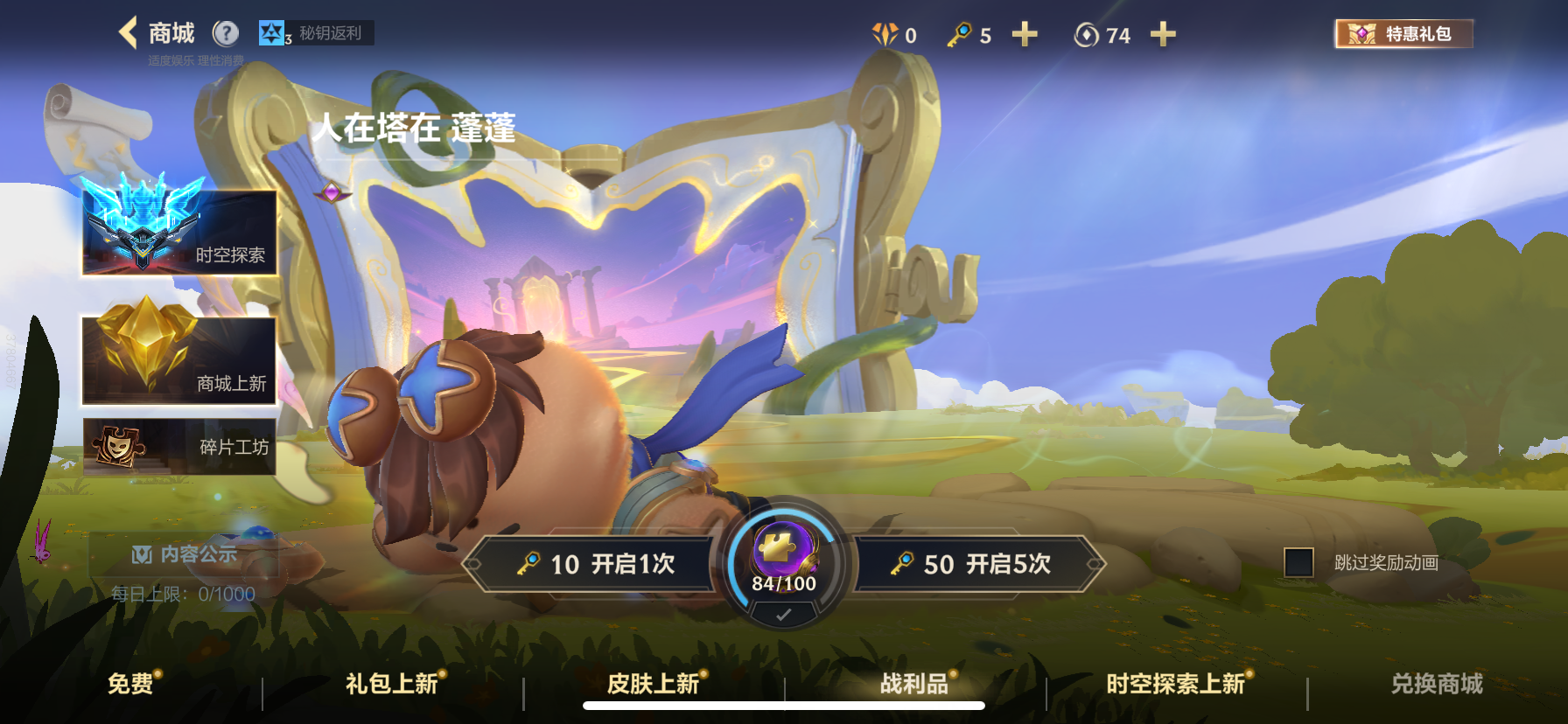Open the 碎片工坊 fragment workshop

point(178,449)
